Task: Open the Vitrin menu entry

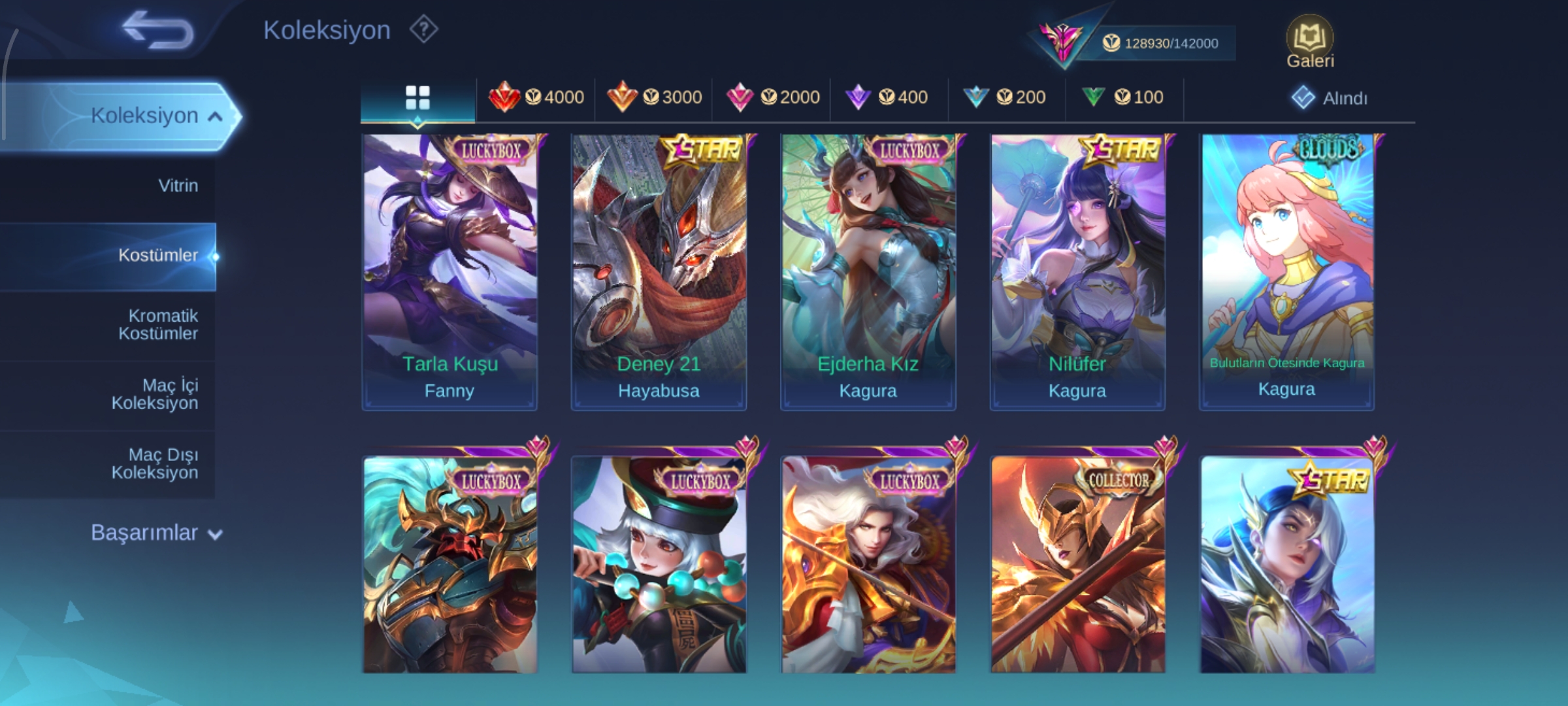Action: click(178, 186)
